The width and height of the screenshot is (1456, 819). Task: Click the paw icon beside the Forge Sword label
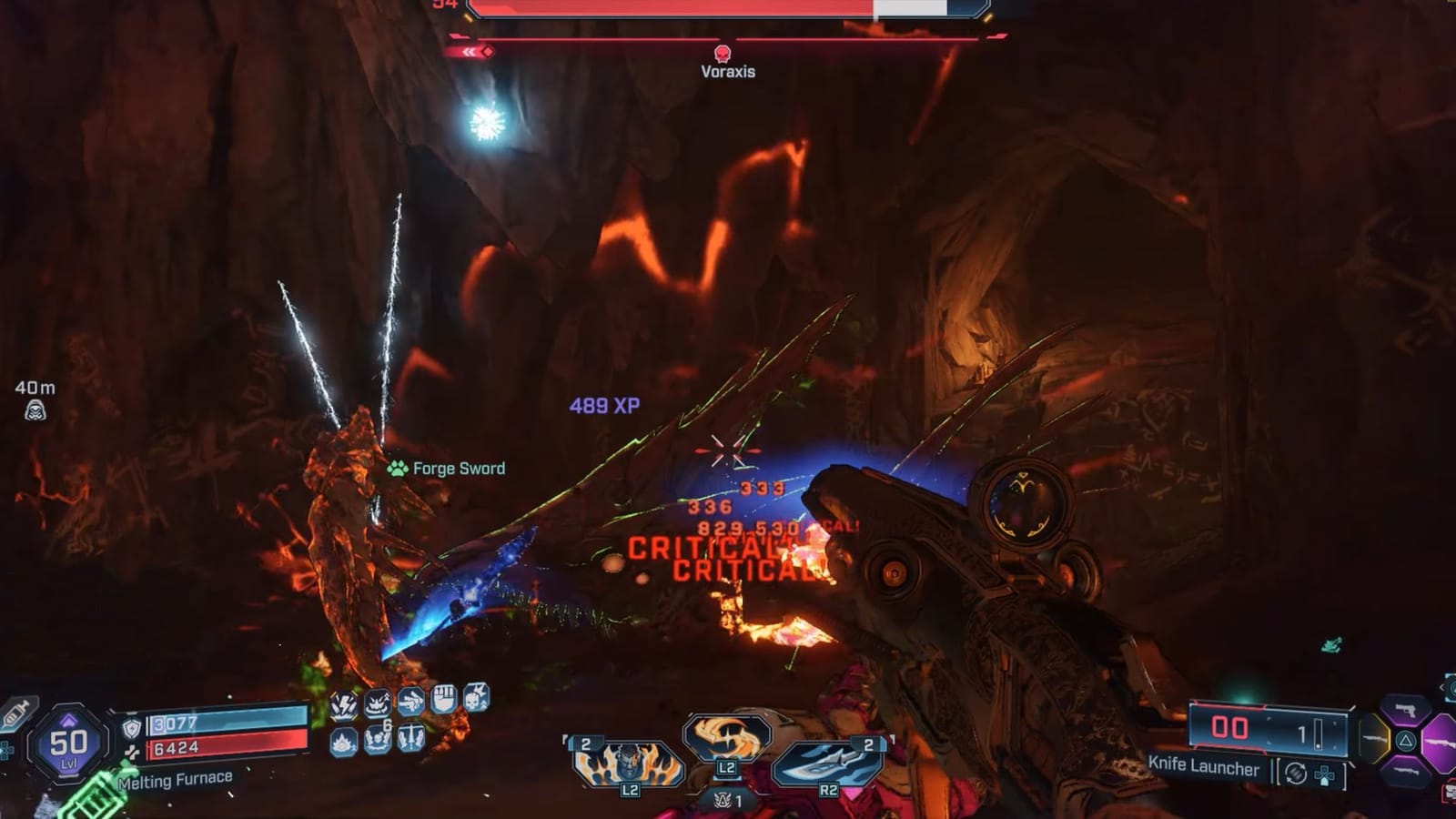tap(396, 466)
